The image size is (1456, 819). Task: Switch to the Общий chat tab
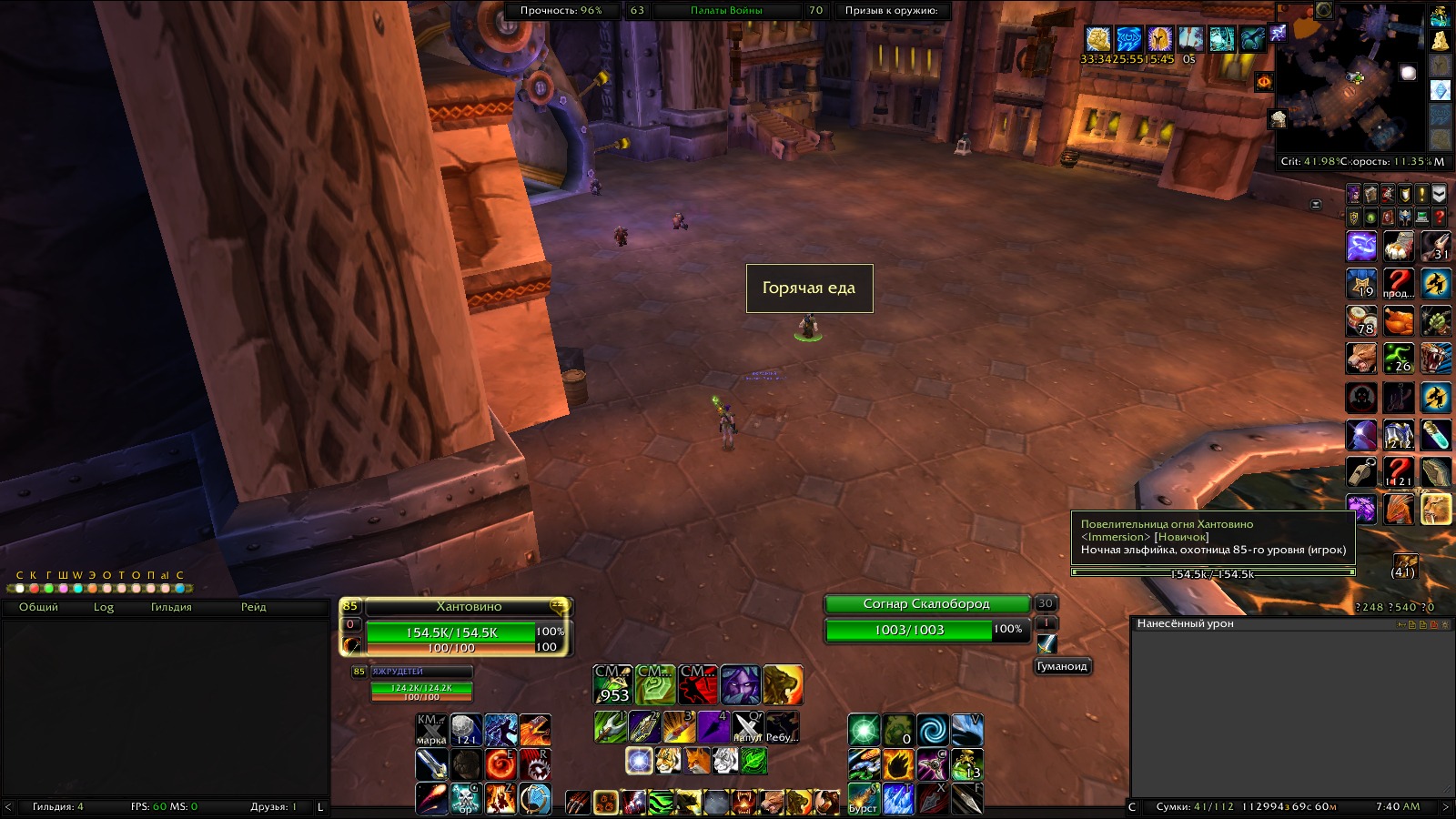(x=38, y=607)
